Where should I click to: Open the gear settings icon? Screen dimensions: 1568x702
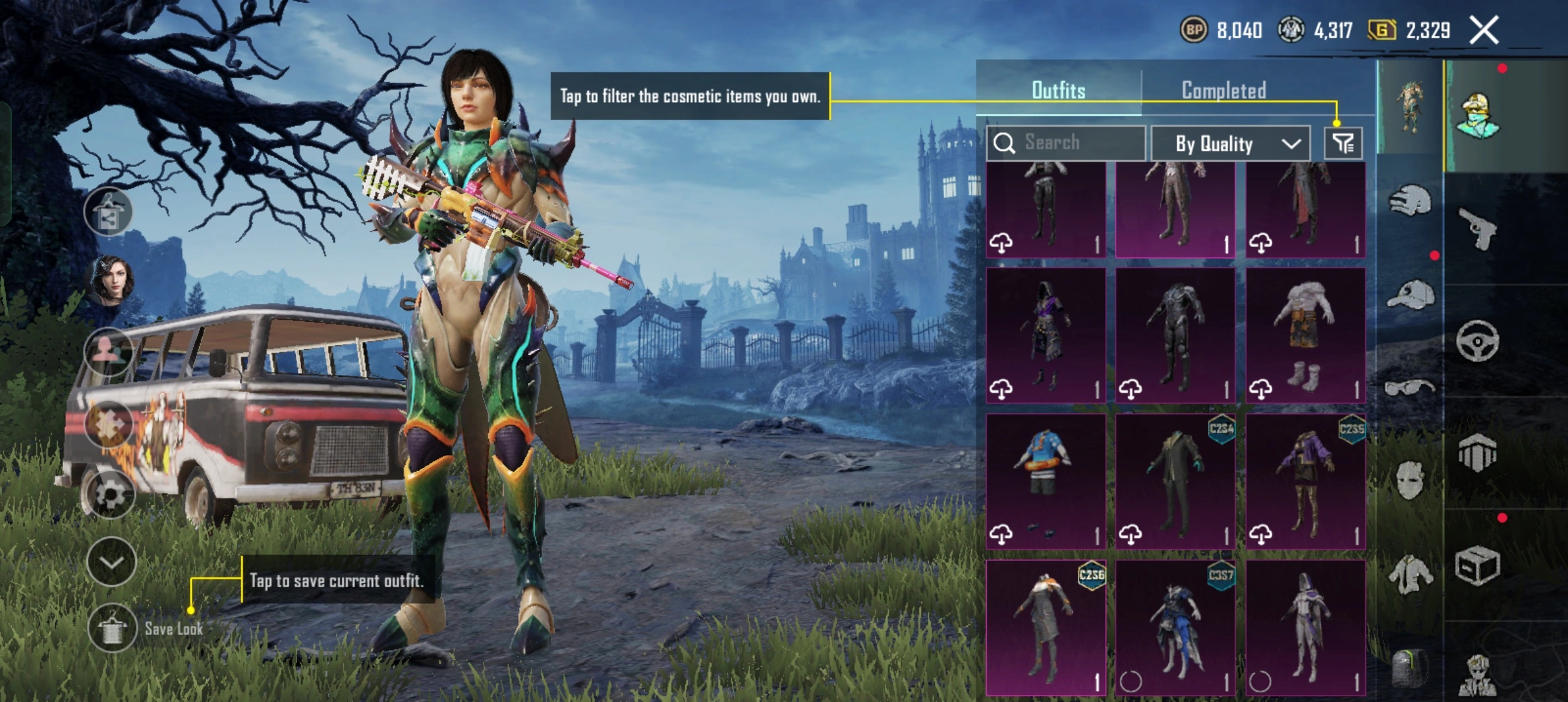[x=110, y=495]
